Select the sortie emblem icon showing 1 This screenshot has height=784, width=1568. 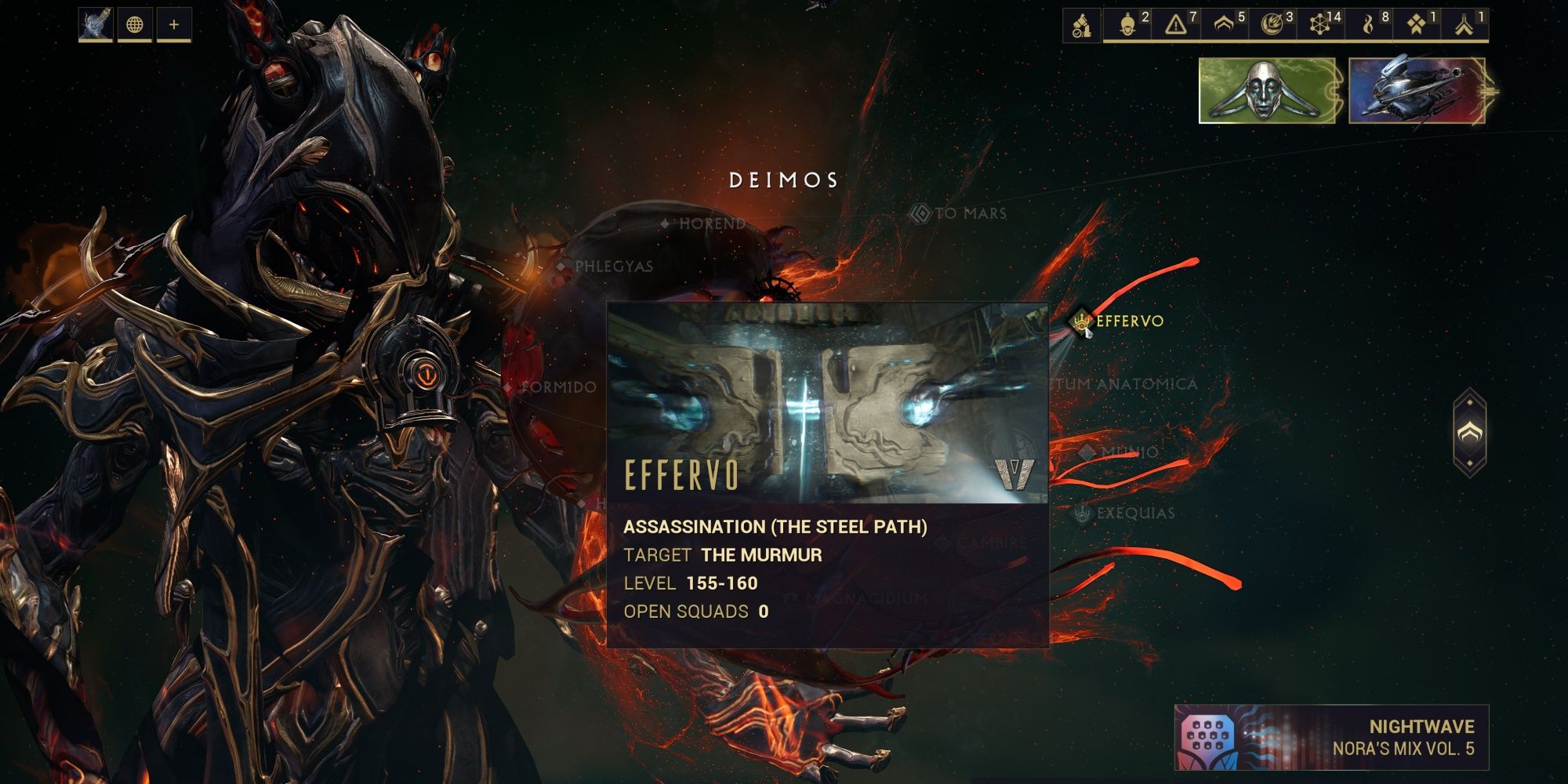click(x=1417, y=24)
